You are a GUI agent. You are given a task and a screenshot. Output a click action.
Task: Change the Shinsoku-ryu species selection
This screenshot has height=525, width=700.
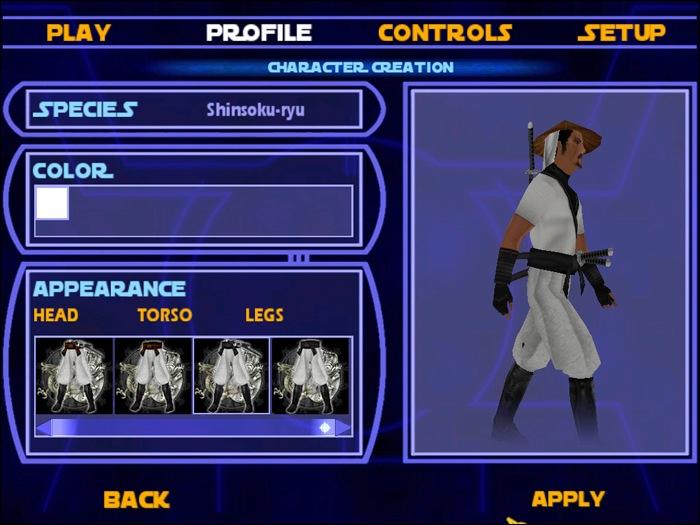pos(255,109)
